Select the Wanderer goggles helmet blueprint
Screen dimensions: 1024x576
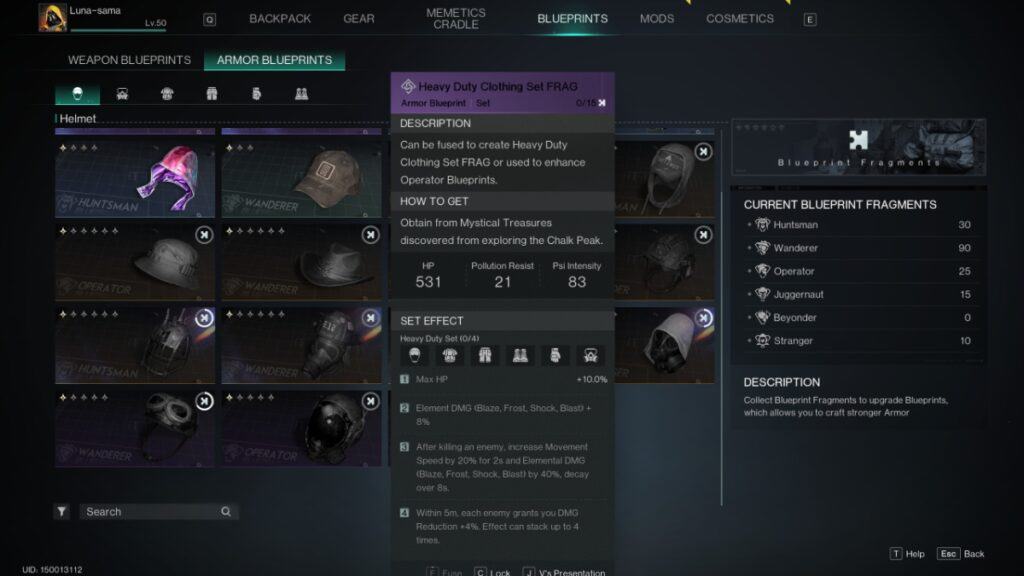[x=135, y=427]
